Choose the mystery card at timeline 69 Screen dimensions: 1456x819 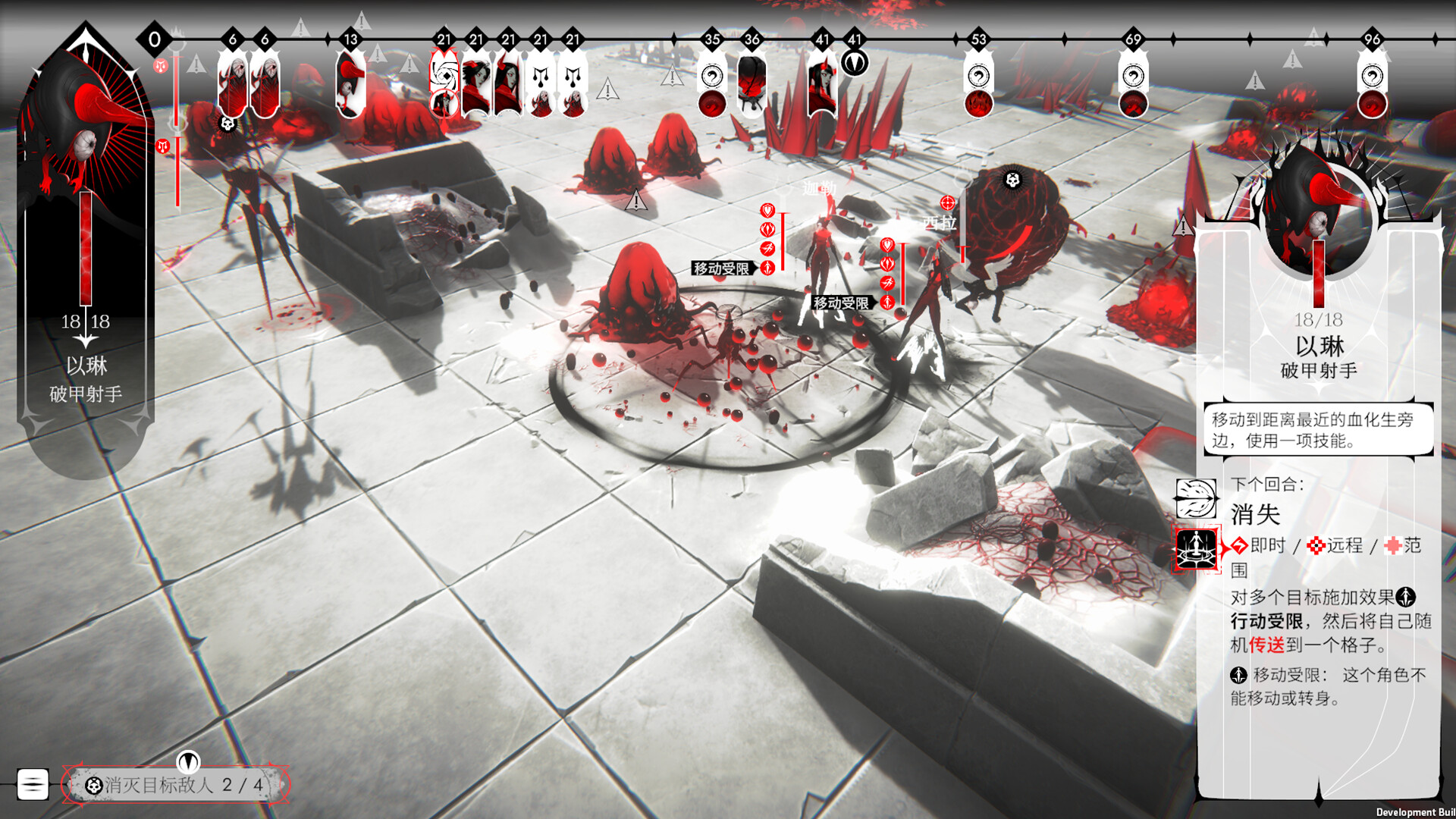tap(1133, 89)
